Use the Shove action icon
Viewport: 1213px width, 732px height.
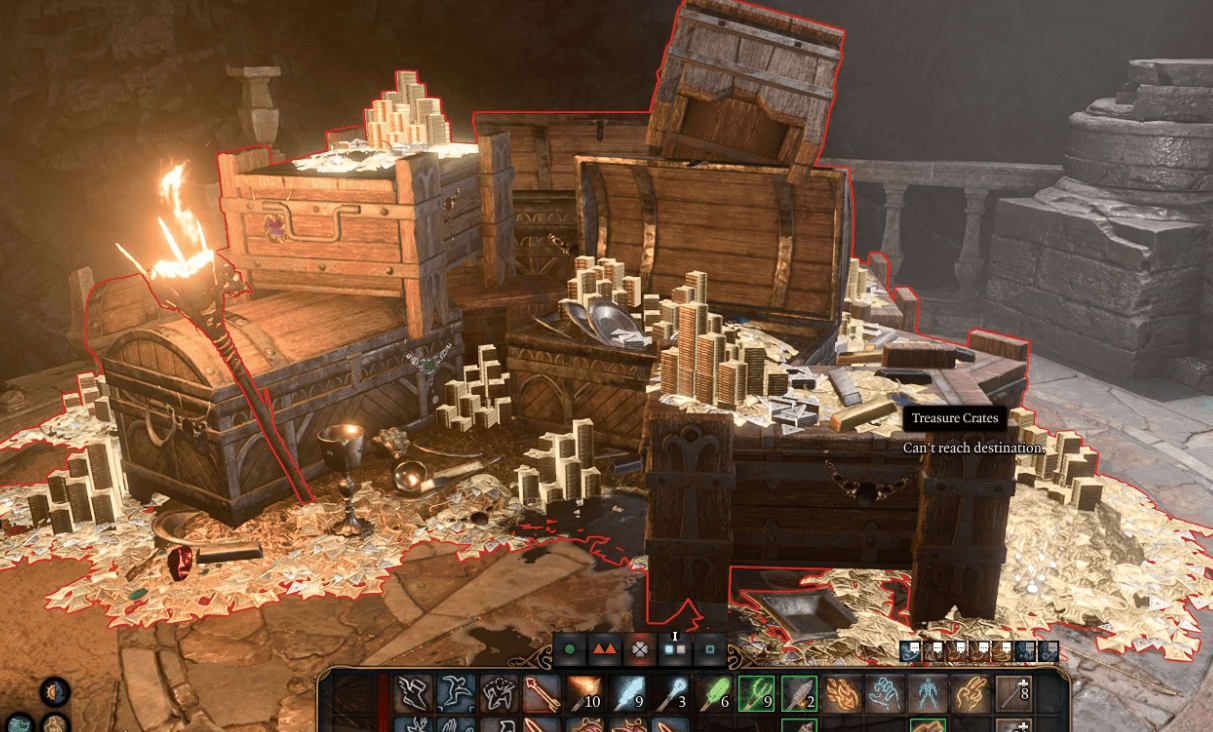click(498, 693)
